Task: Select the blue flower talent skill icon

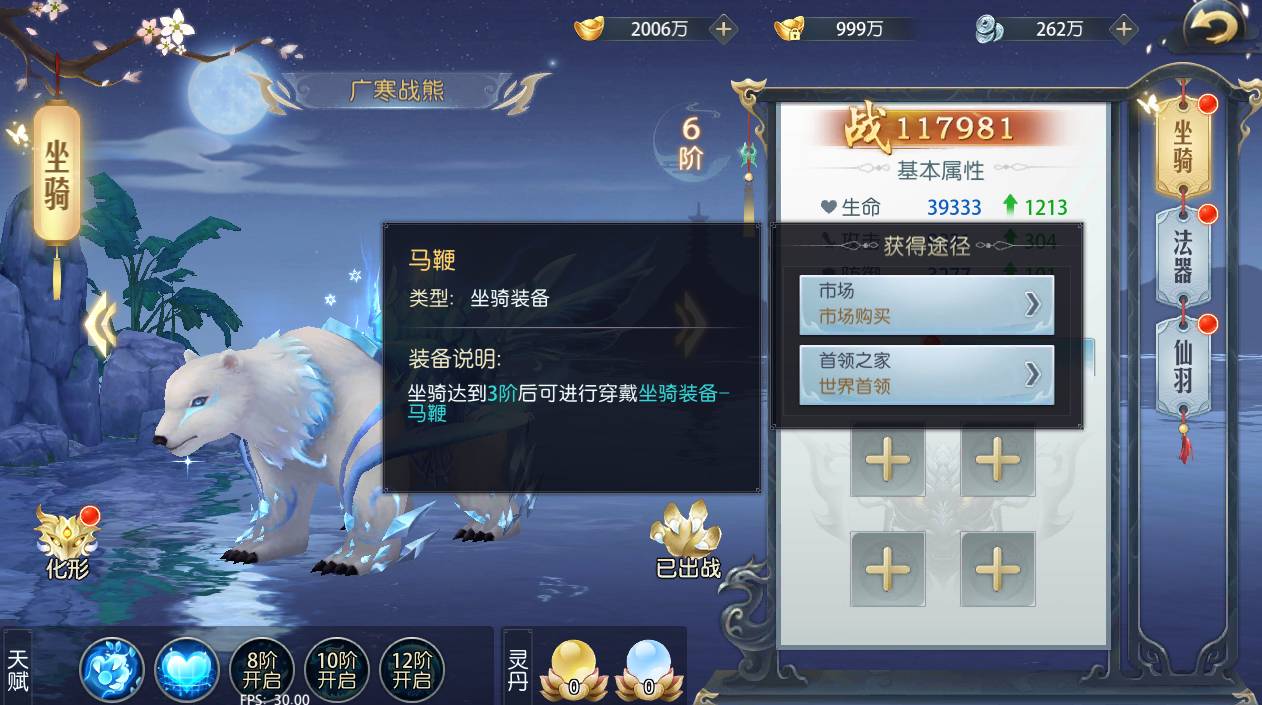Action: point(112,668)
